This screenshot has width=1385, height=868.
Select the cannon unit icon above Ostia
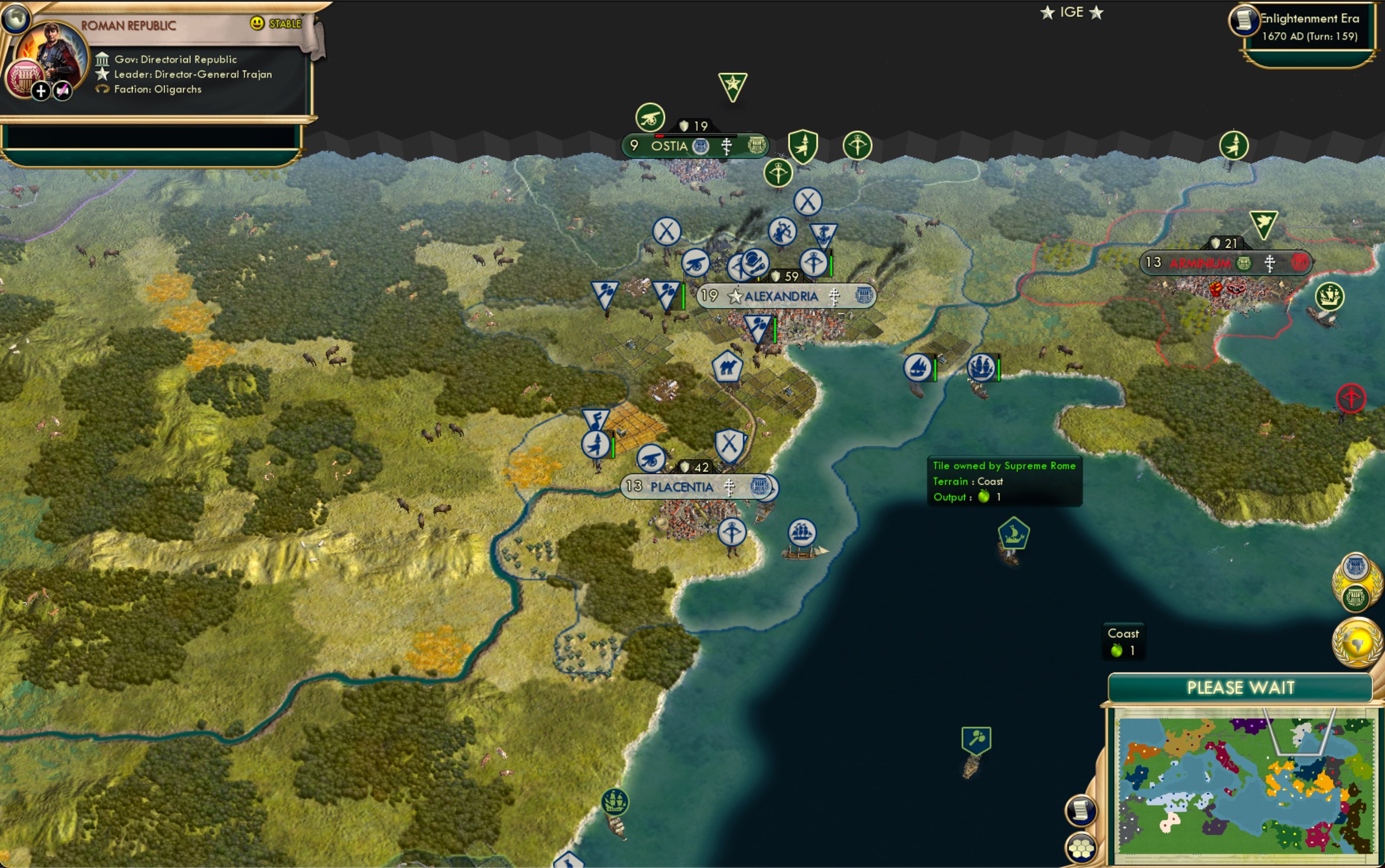pos(649,118)
